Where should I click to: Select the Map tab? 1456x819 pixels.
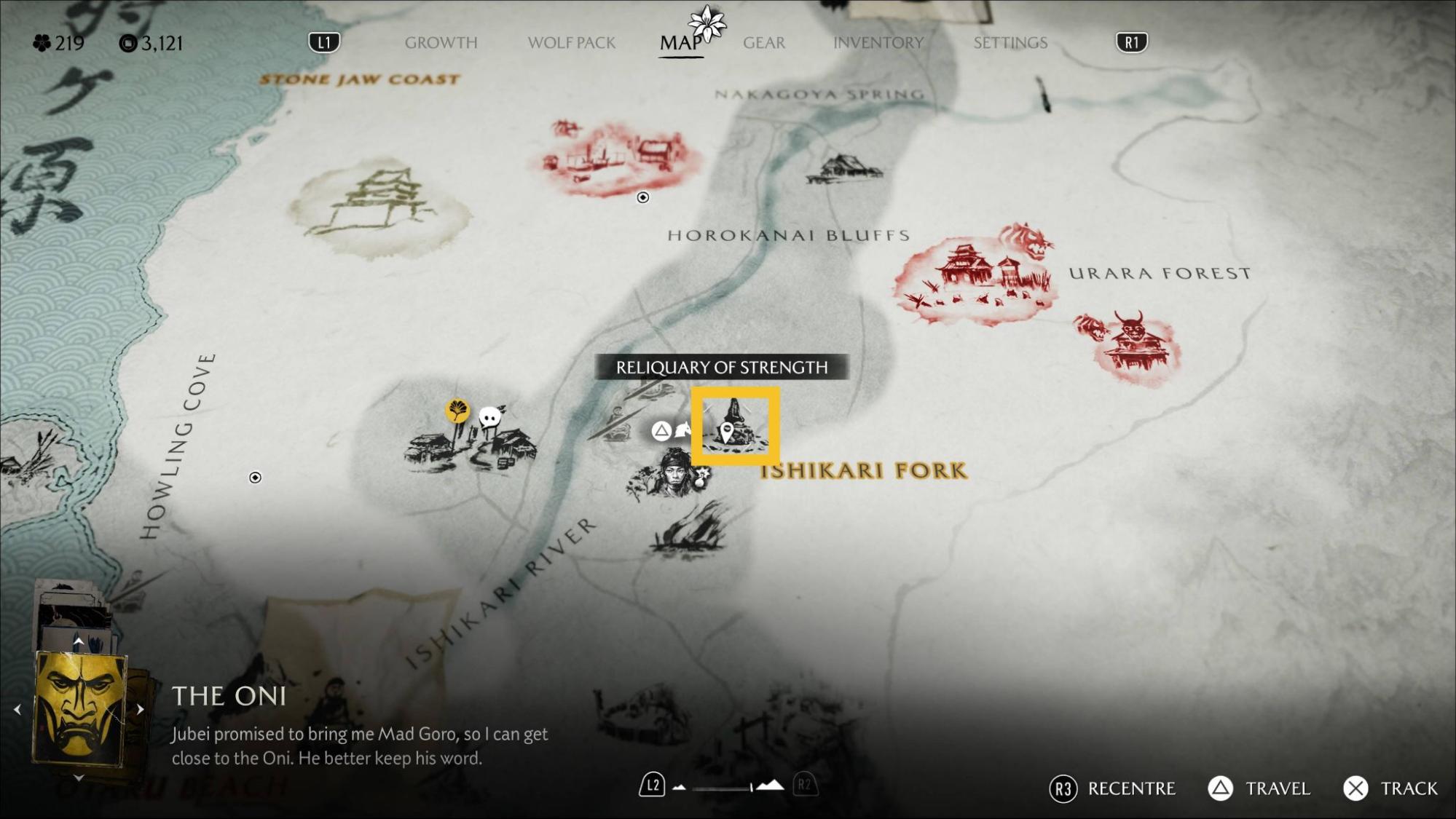(680, 43)
